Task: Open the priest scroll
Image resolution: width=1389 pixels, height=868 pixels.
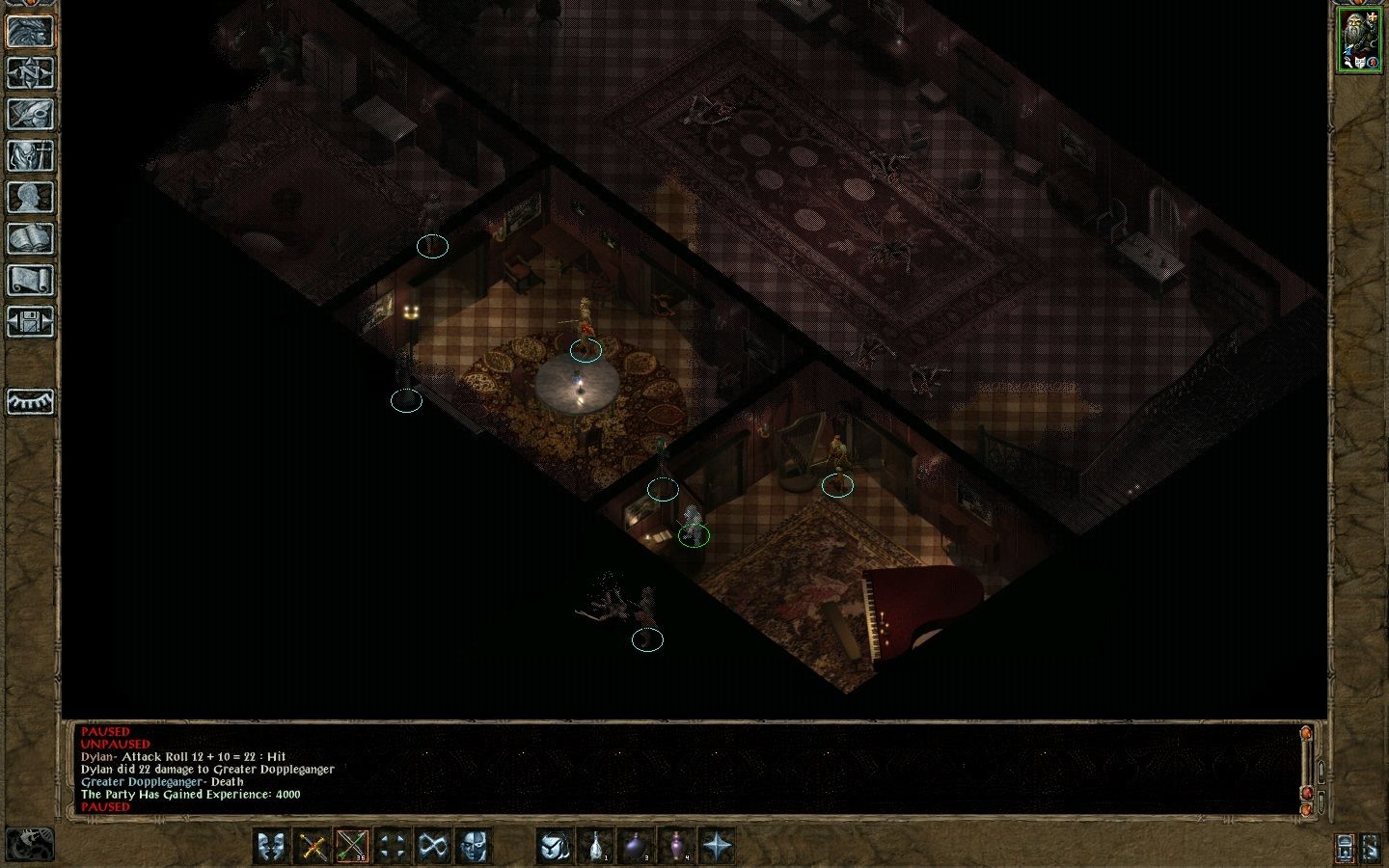Action: point(30,281)
